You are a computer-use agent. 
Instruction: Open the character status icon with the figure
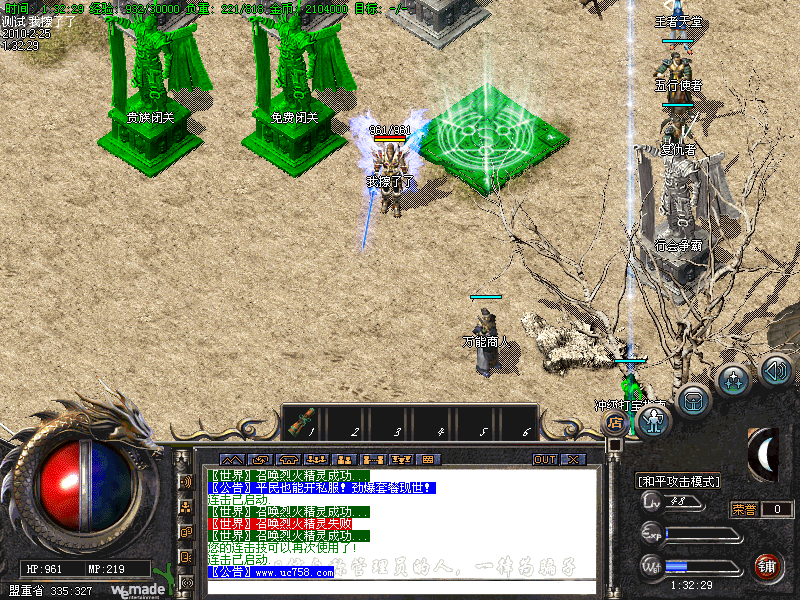coord(654,422)
